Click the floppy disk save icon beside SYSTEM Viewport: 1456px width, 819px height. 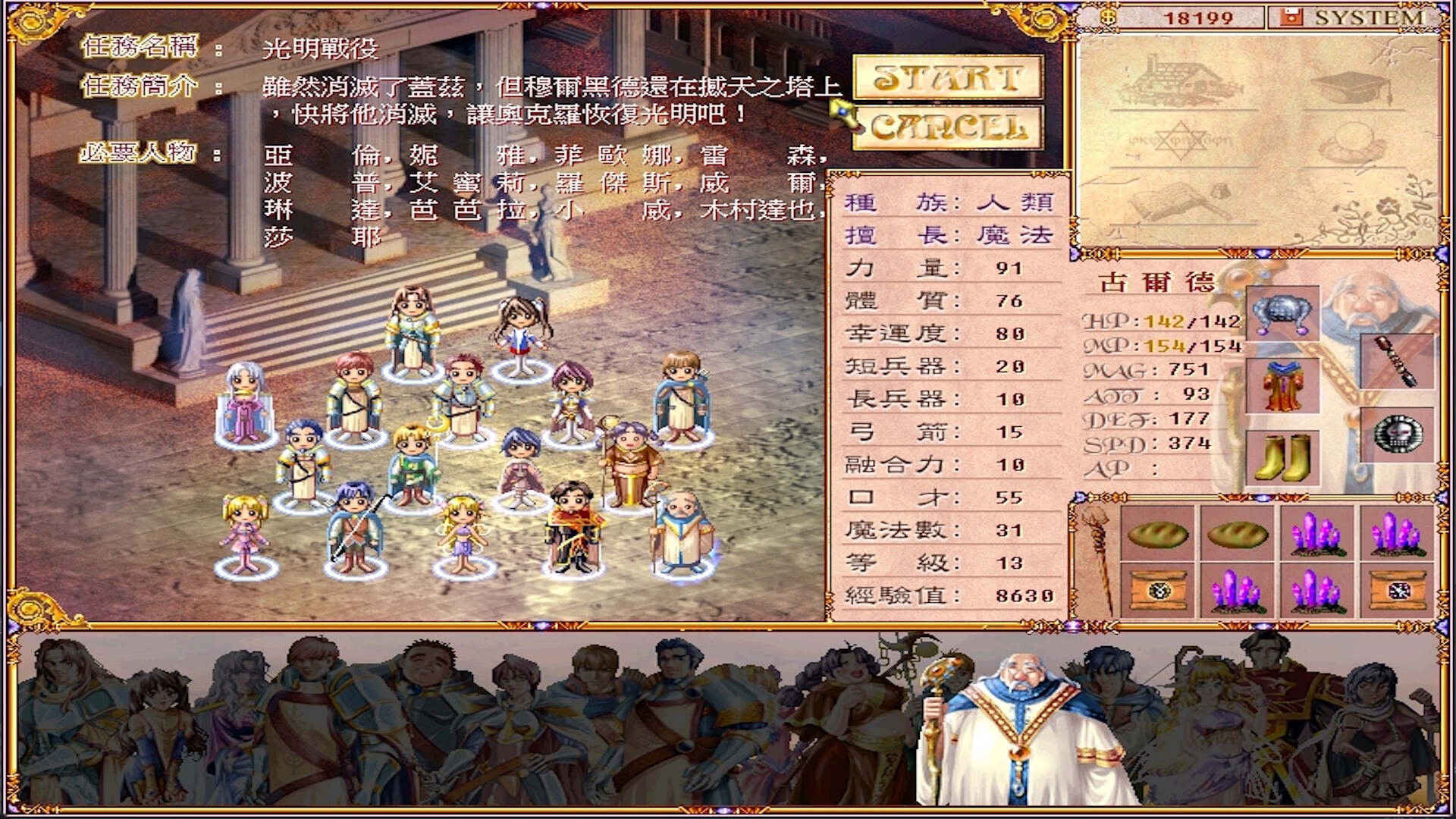[1291, 16]
